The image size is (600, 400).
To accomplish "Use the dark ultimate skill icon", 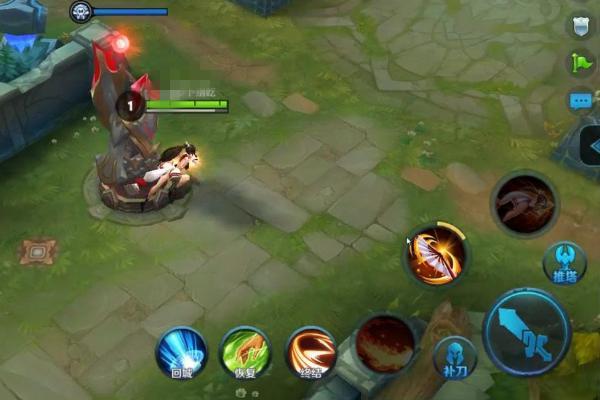I will click(524, 204).
